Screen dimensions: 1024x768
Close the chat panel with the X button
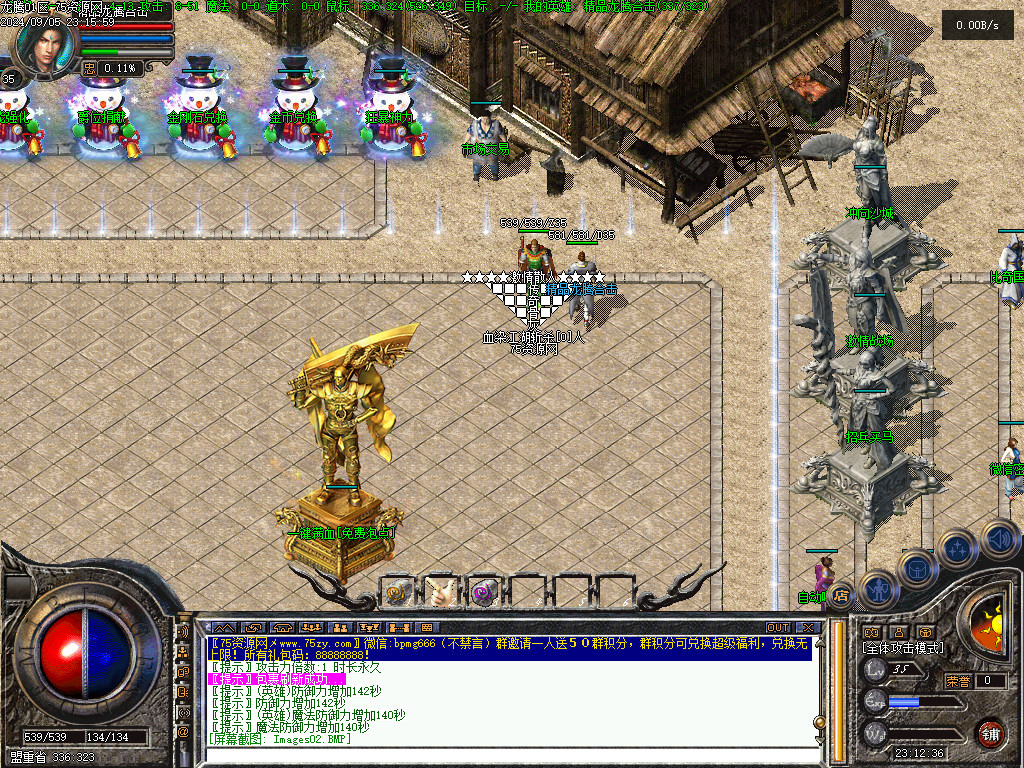[x=808, y=627]
